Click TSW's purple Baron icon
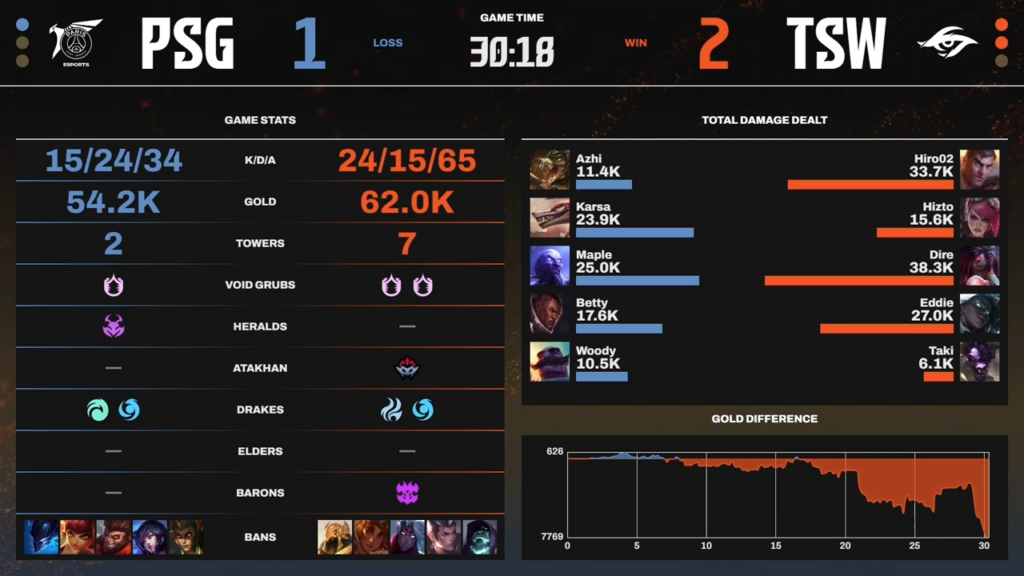Screen dimensions: 1024x576 tap(407, 493)
